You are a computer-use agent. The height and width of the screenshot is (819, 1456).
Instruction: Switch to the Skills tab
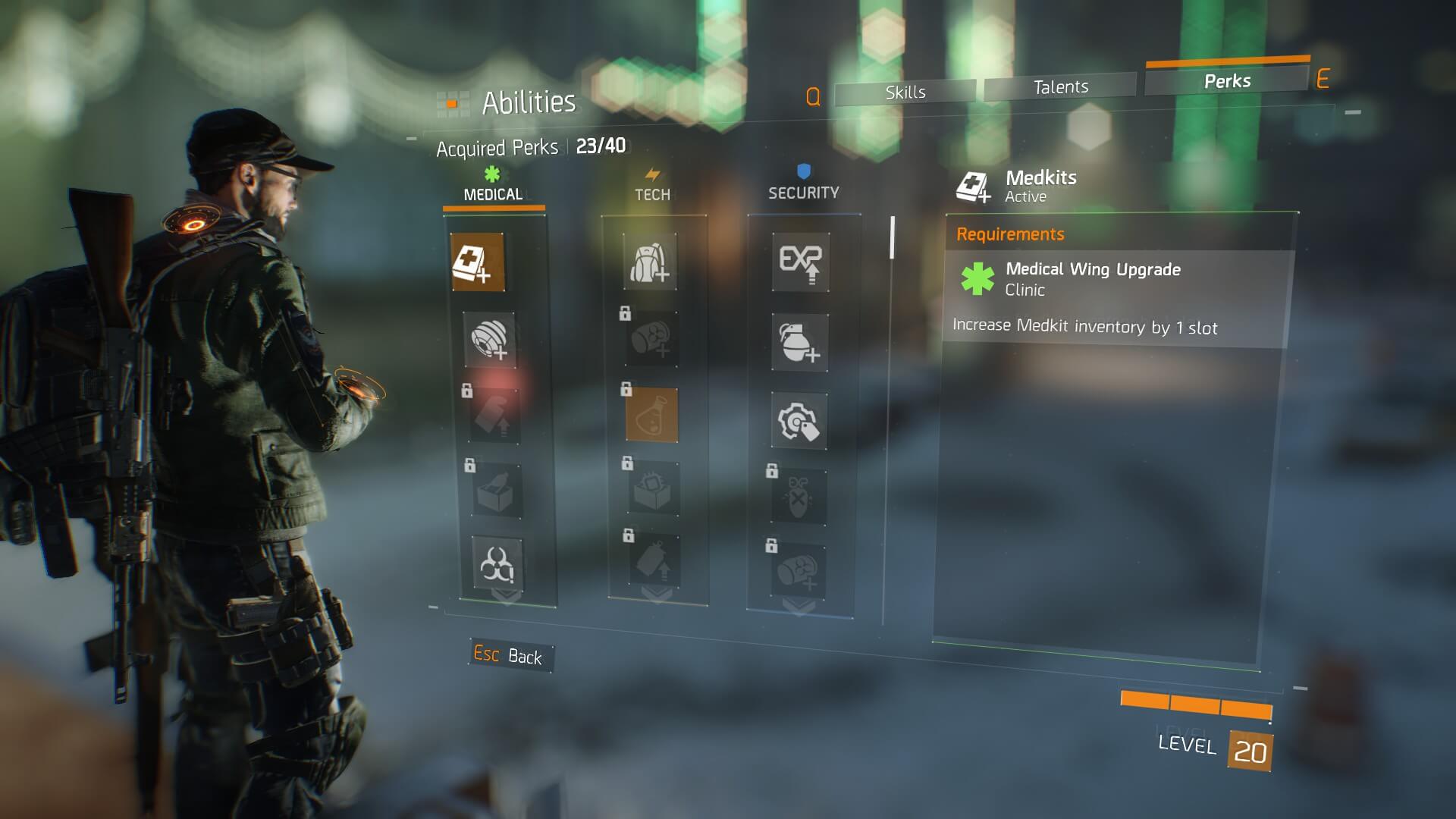coord(905,93)
